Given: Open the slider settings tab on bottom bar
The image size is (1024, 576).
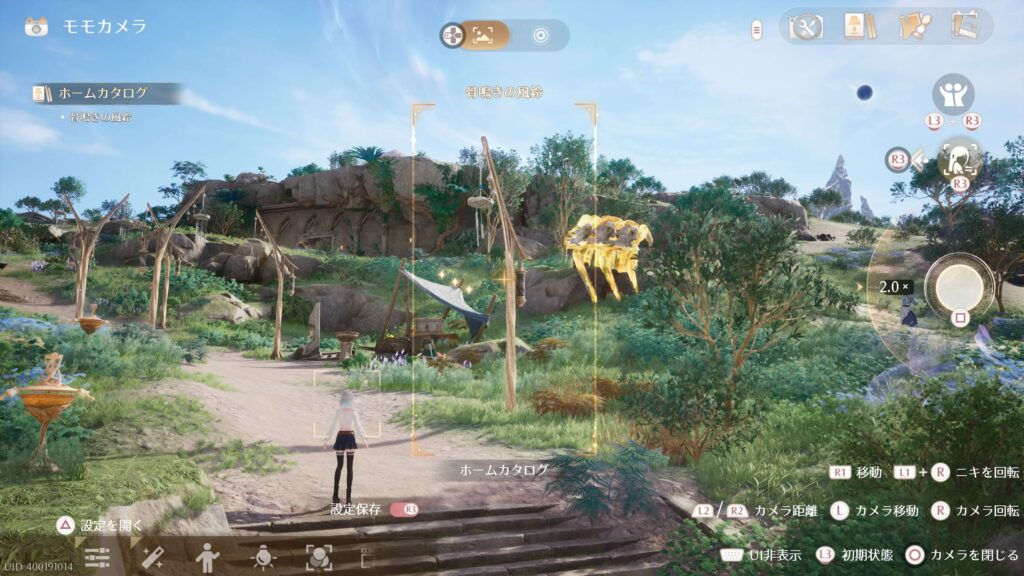Looking at the screenshot, I should [x=97, y=558].
